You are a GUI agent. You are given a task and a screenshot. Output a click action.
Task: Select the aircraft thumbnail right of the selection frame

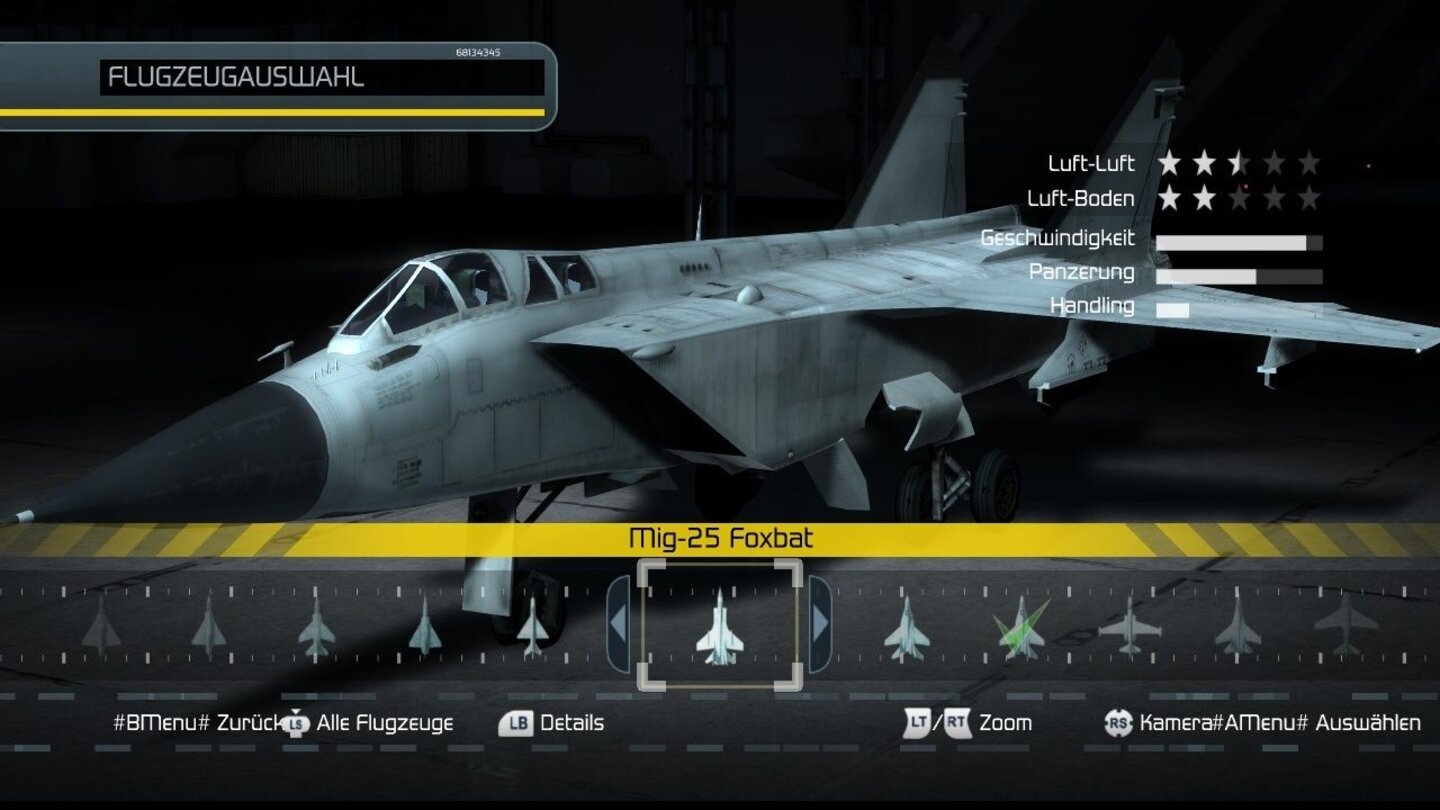pyautogui.click(x=905, y=630)
